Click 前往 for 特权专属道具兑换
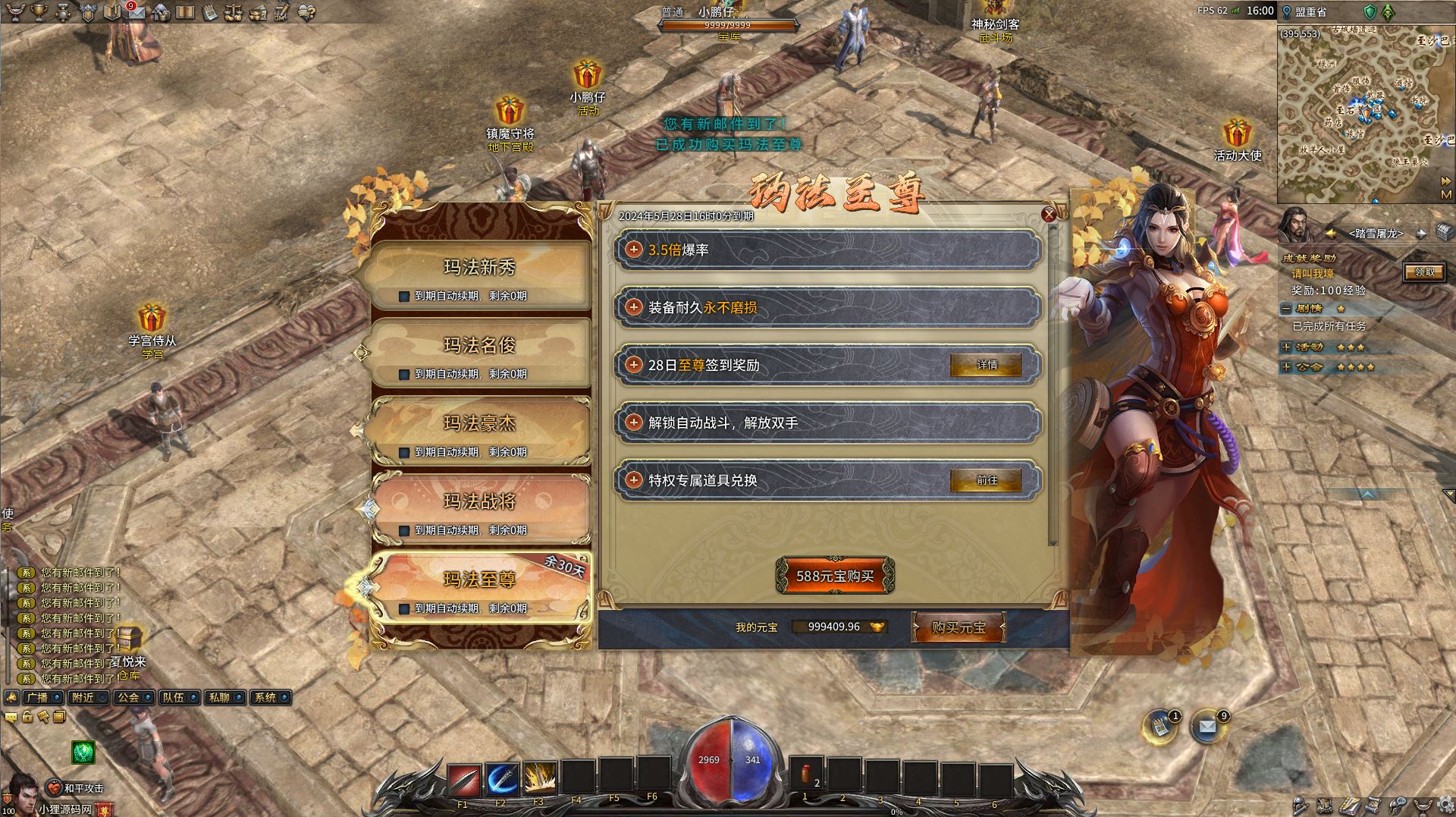 [986, 481]
